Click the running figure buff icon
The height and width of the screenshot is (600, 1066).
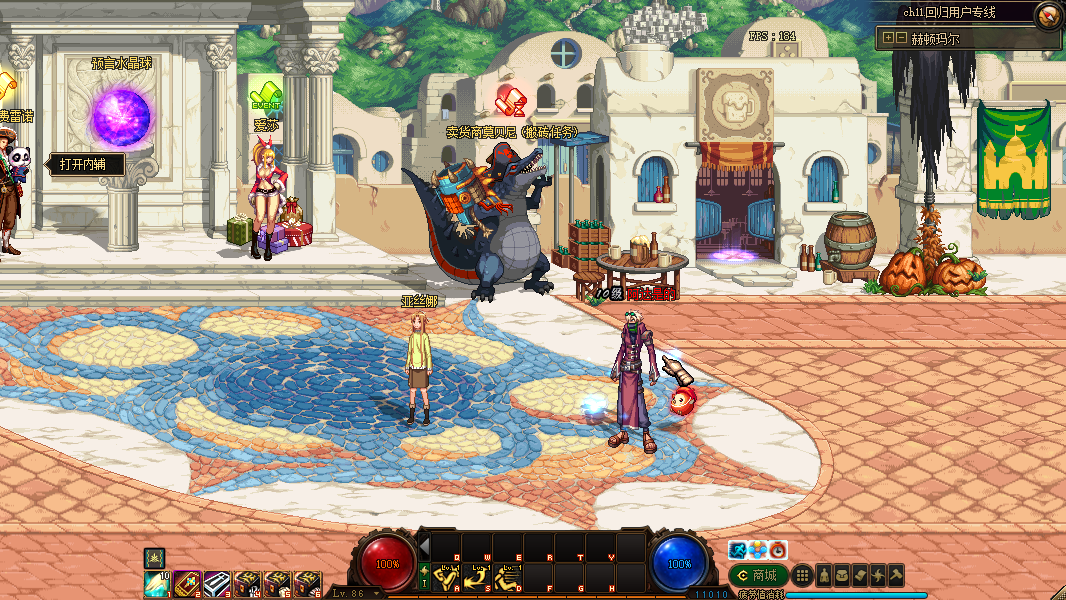tap(738, 550)
